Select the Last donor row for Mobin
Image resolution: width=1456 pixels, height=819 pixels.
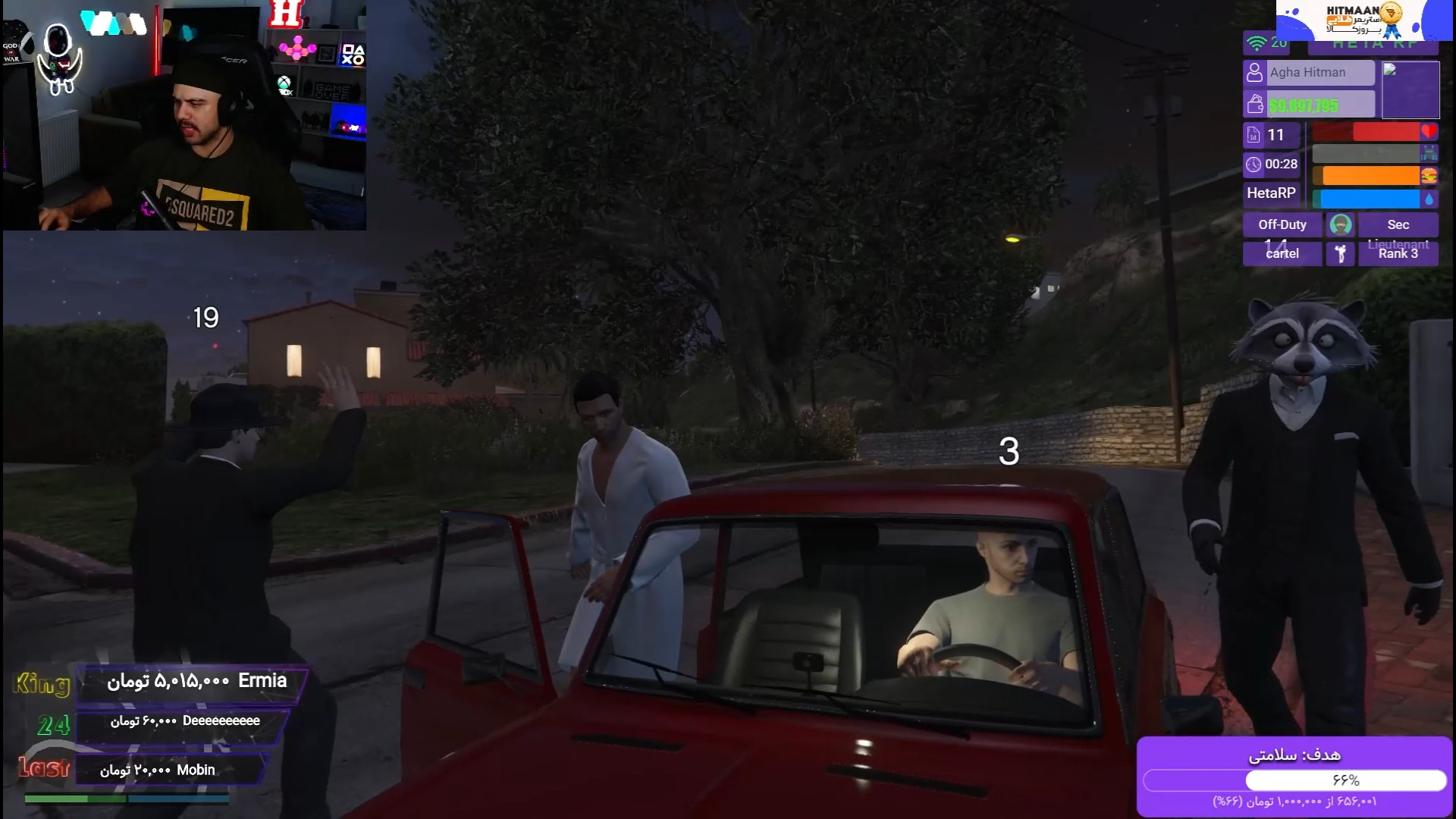(x=171, y=770)
